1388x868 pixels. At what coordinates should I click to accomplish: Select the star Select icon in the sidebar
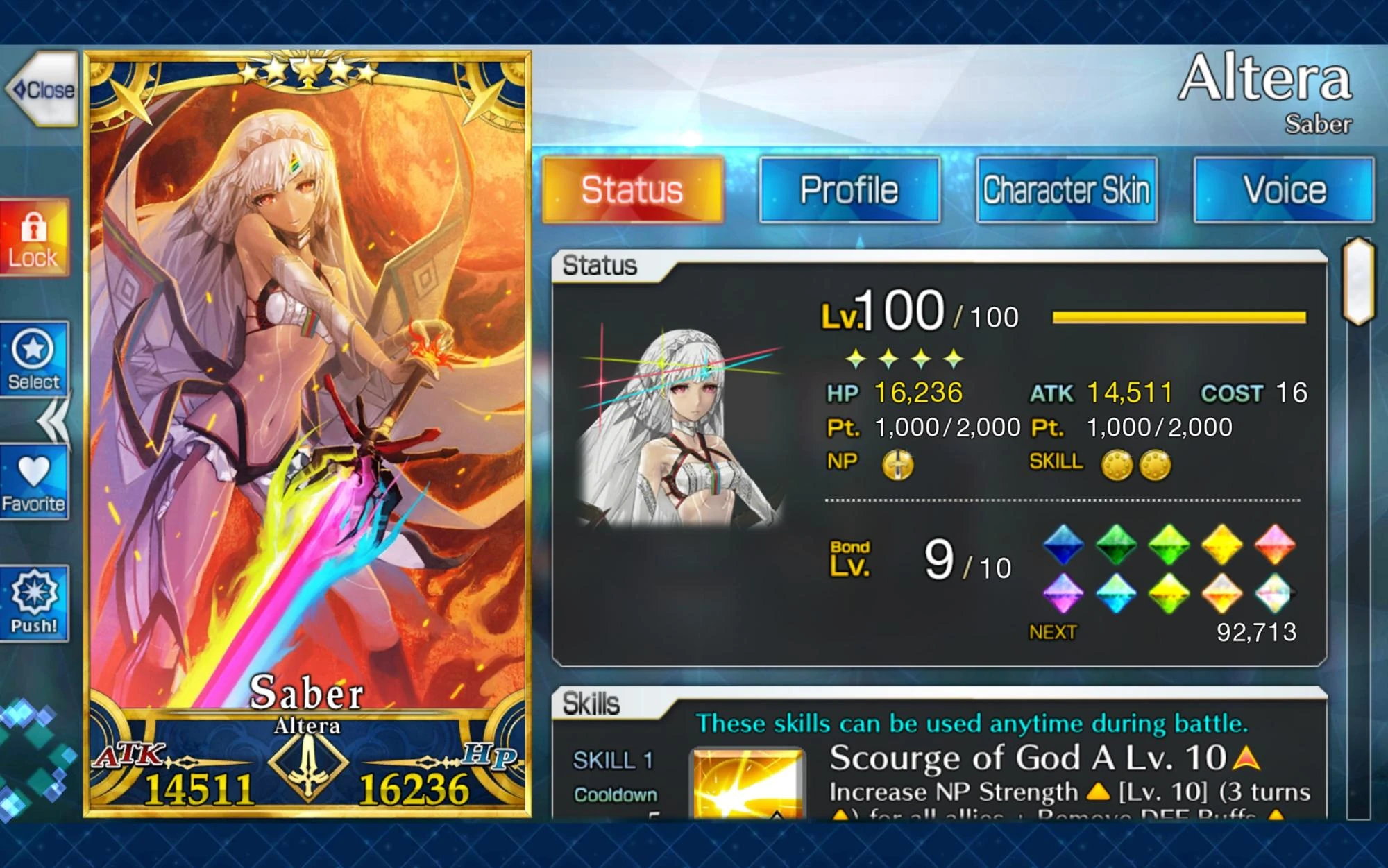click(33, 357)
